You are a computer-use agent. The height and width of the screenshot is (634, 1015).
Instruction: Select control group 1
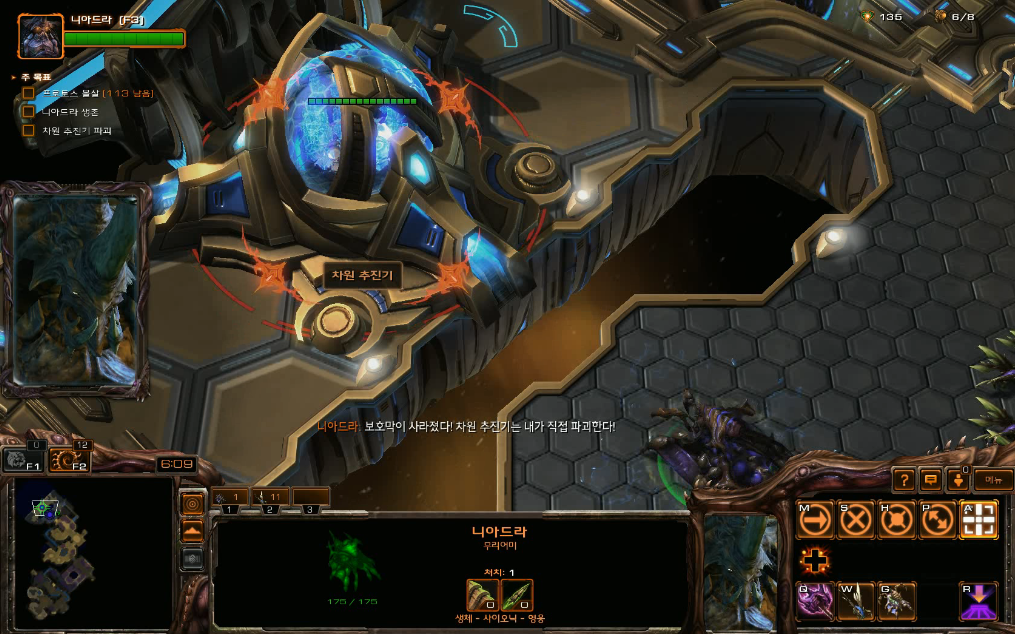click(230, 497)
